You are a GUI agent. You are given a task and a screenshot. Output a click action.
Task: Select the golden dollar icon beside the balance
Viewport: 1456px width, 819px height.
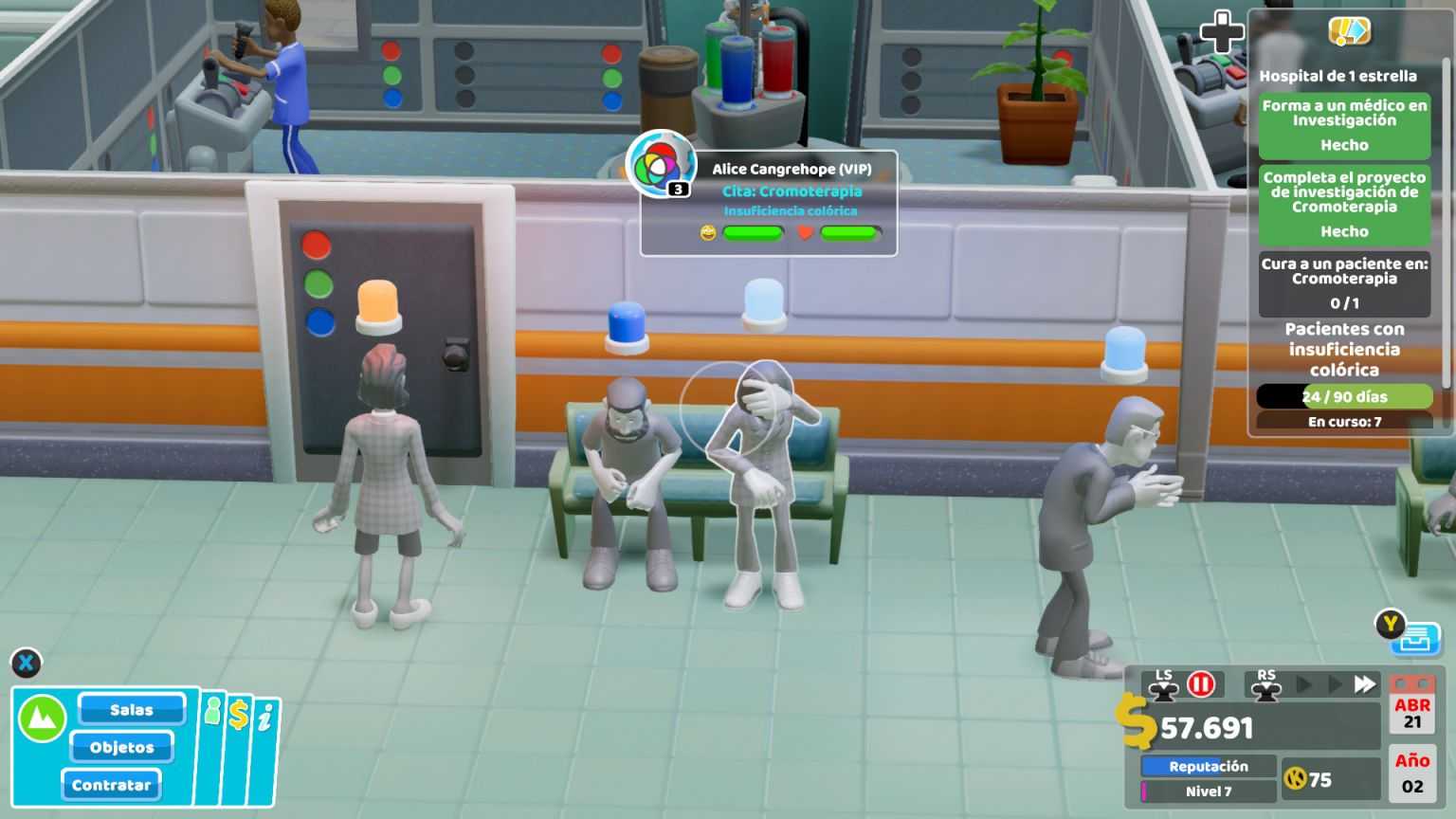click(x=1139, y=728)
